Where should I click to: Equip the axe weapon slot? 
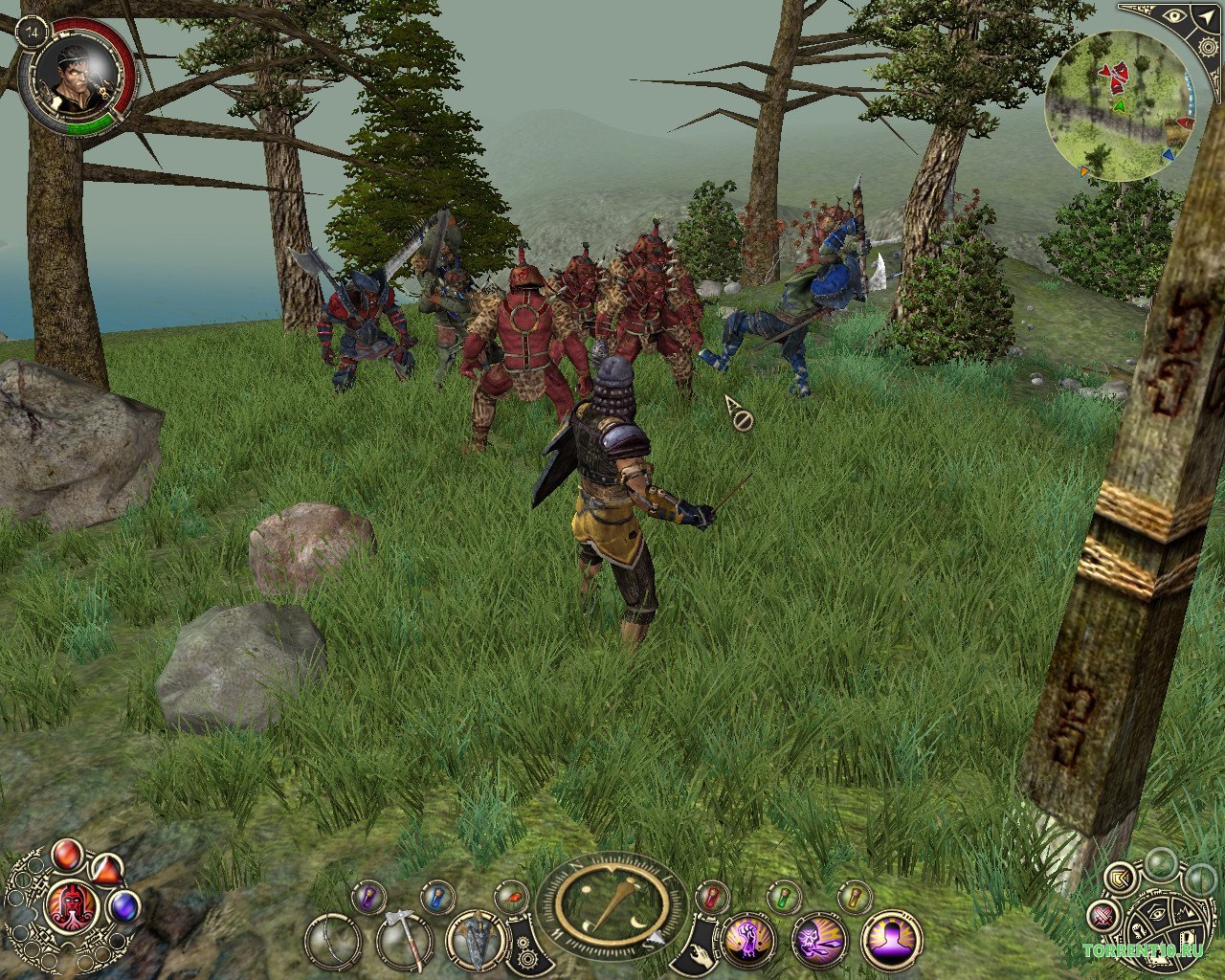coord(404,943)
